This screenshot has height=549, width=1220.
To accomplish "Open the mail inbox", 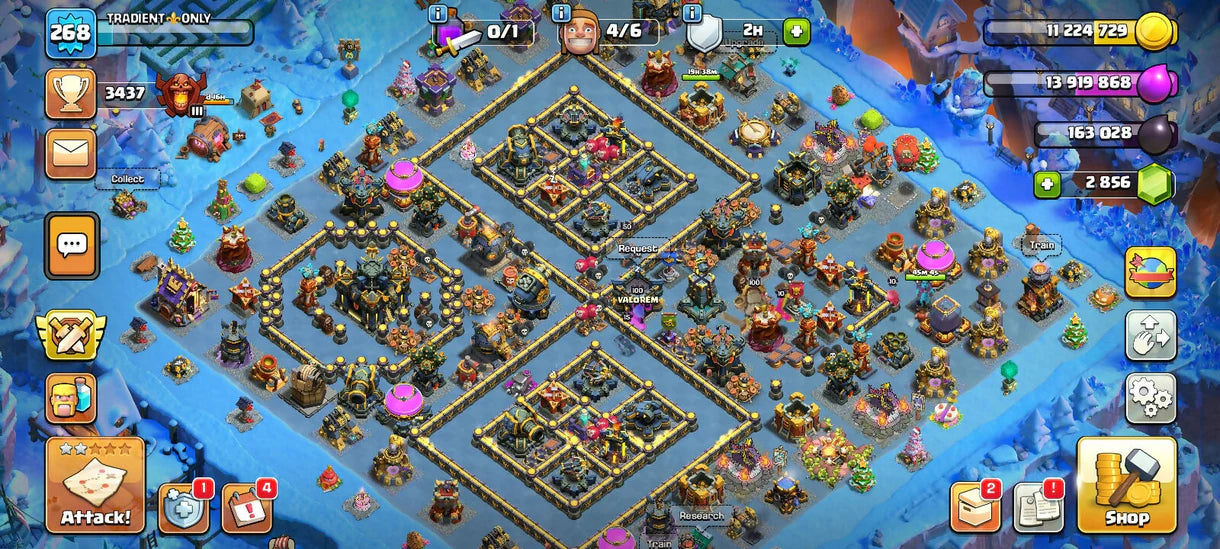I will [71, 153].
